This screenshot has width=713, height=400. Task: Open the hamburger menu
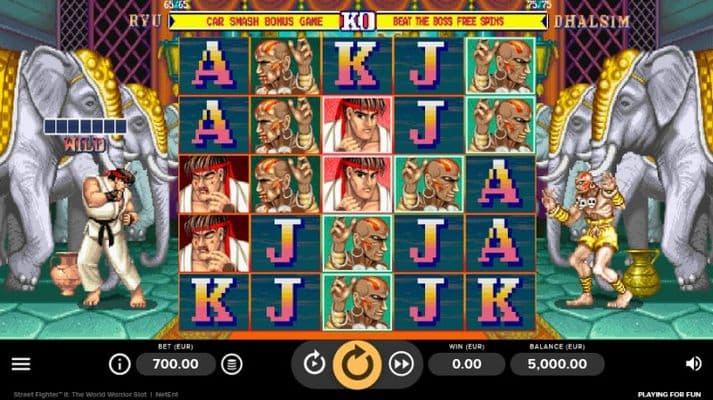tap(21, 364)
